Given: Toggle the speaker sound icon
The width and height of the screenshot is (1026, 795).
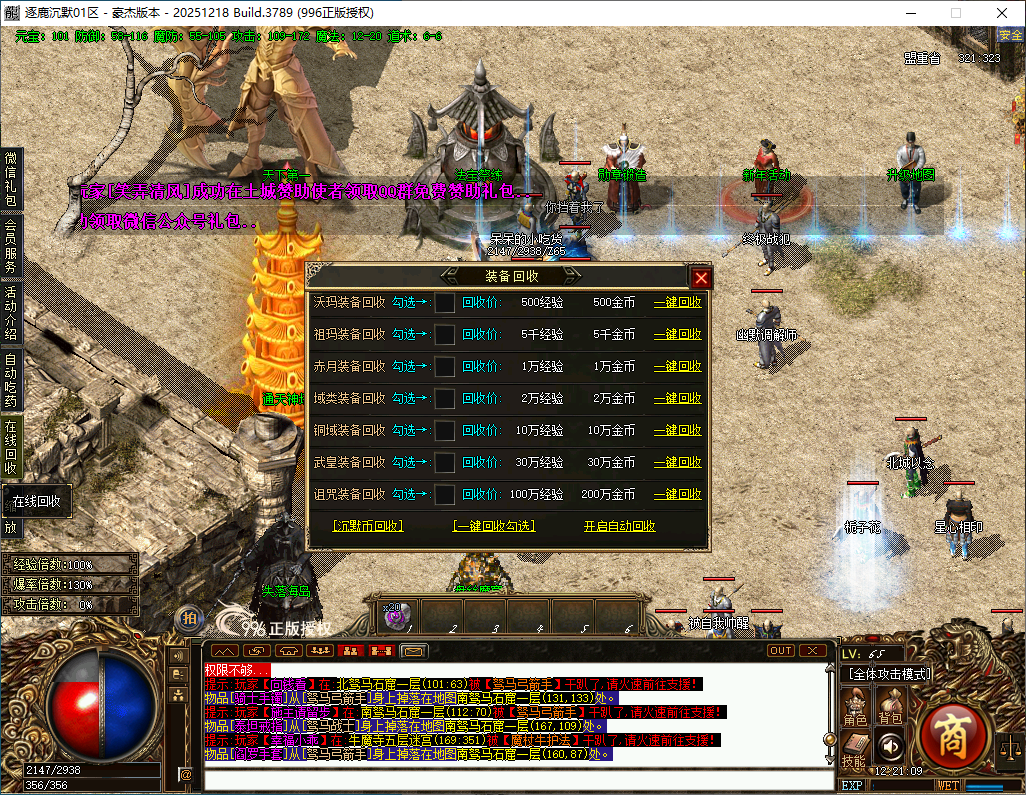Looking at the screenshot, I should point(889,745).
